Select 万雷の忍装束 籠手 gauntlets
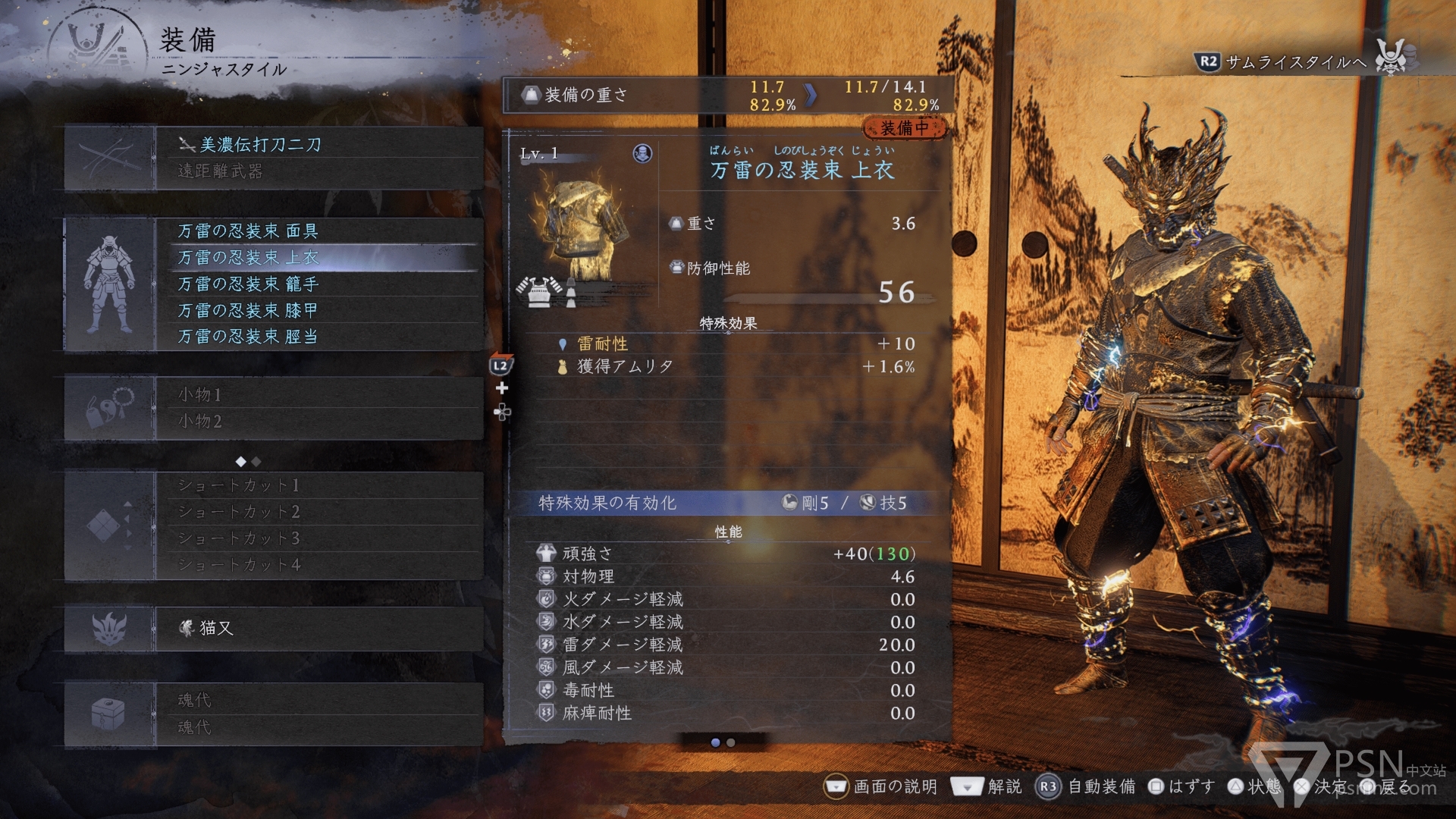This screenshot has width=1456, height=819. pyautogui.click(x=318, y=284)
